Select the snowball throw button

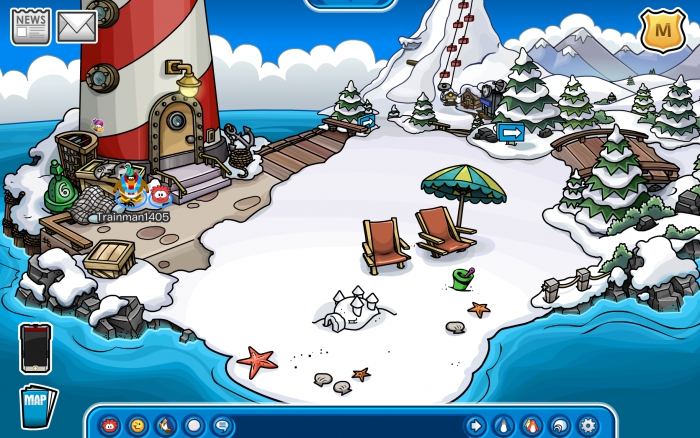coord(194,425)
